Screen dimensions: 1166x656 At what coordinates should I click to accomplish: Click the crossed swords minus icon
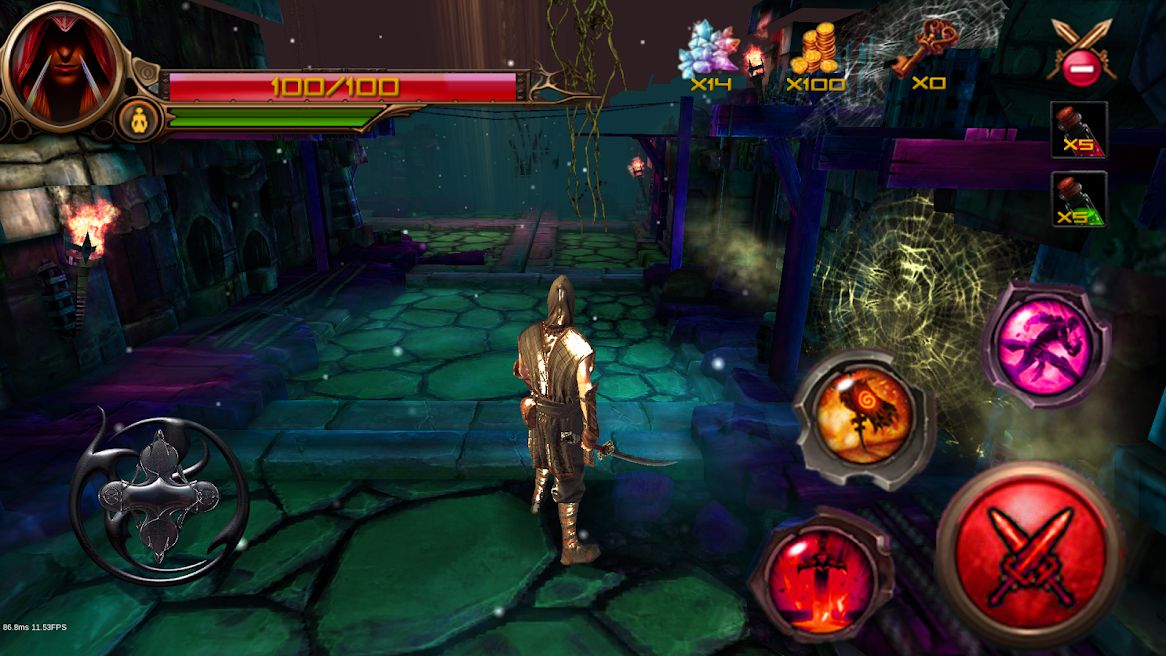coord(1082,52)
